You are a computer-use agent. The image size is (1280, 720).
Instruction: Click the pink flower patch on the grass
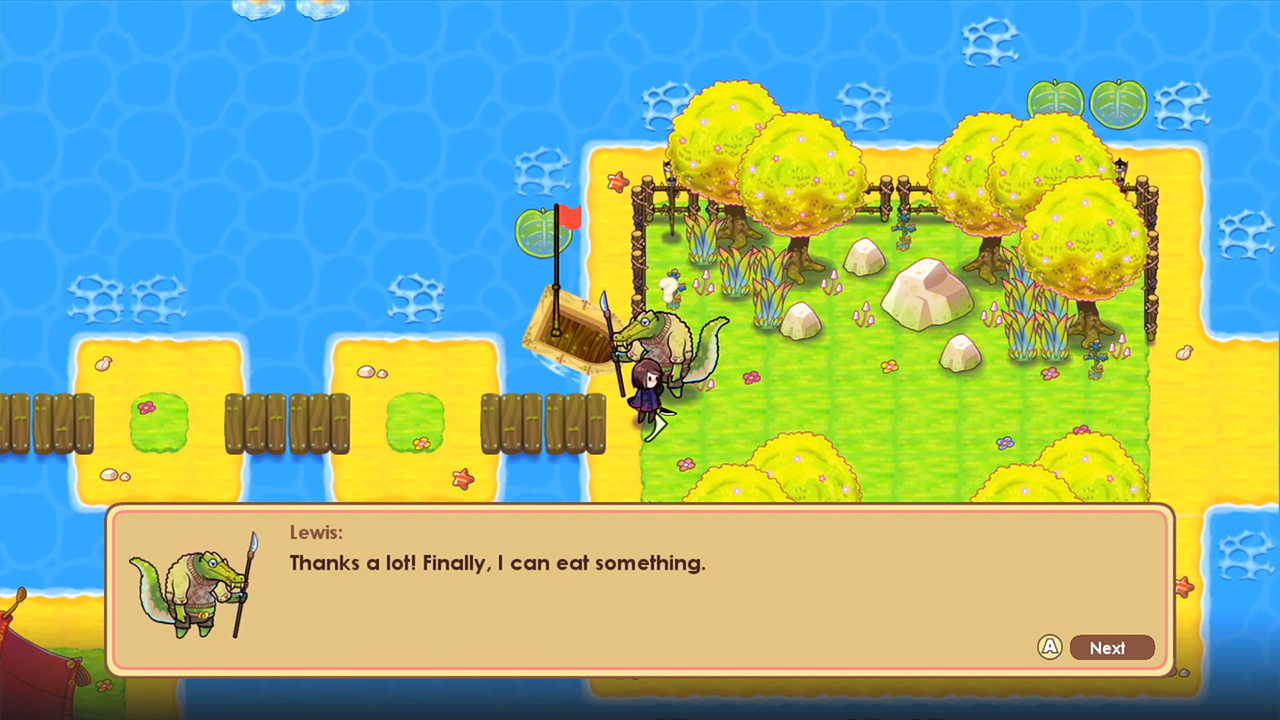[x=754, y=378]
